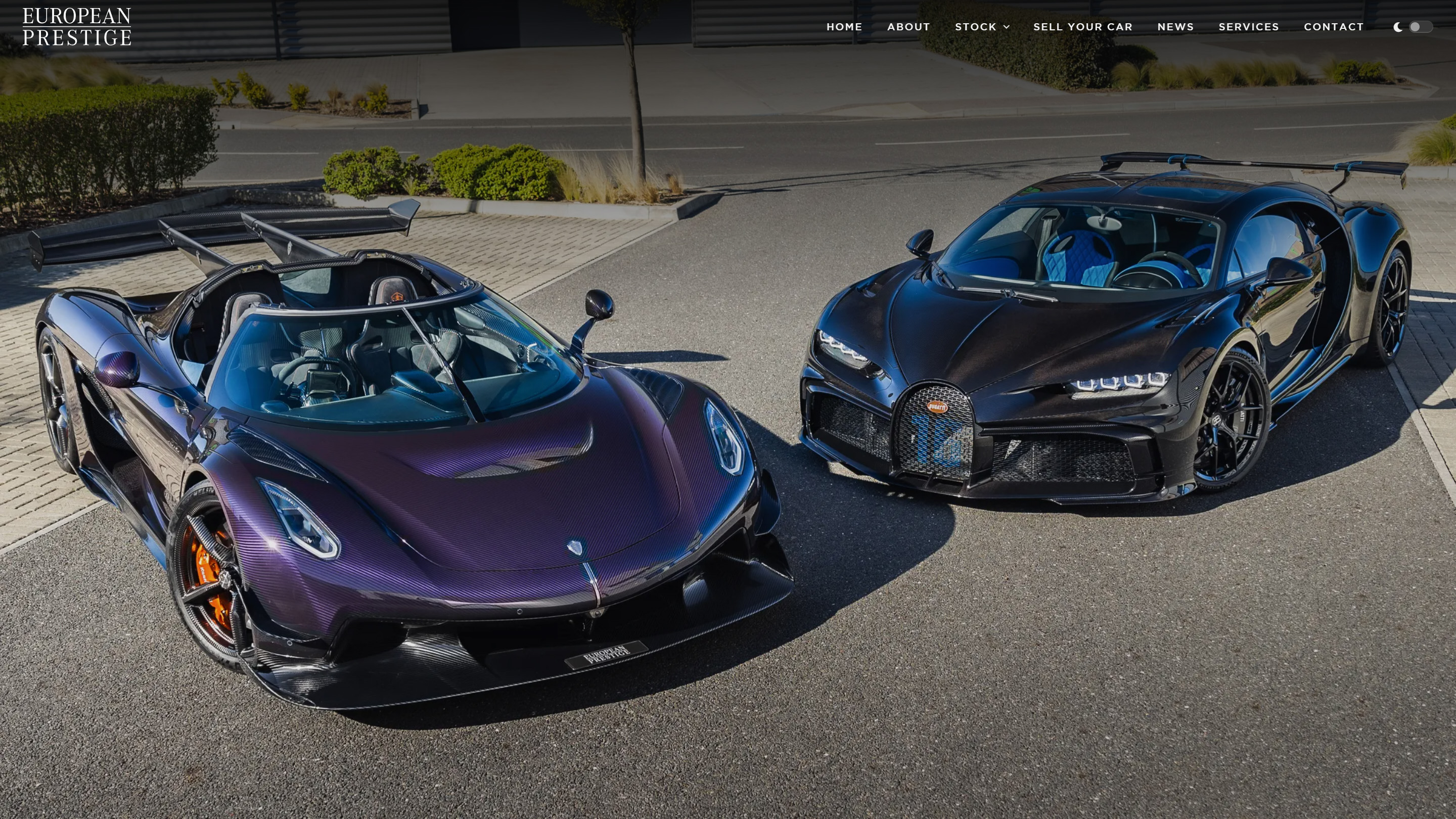Visit the SERVICES page

pyautogui.click(x=1248, y=27)
